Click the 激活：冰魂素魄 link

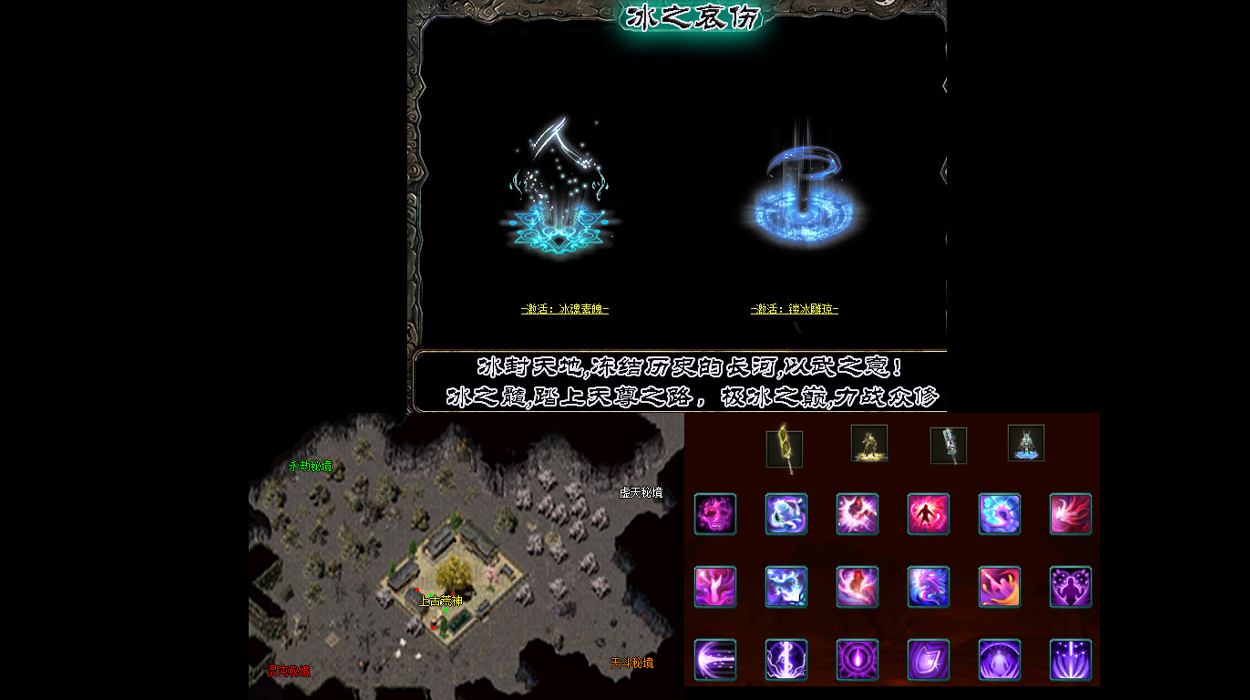coord(564,309)
